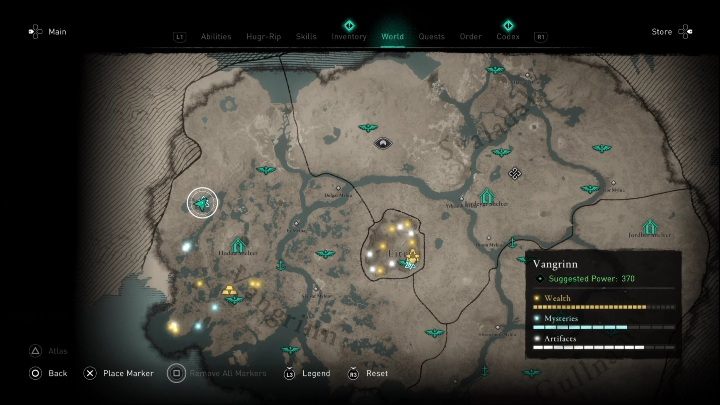The width and height of the screenshot is (720, 405).
Task: Select the circled raven viewpoint marker
Action: point(203,203)
